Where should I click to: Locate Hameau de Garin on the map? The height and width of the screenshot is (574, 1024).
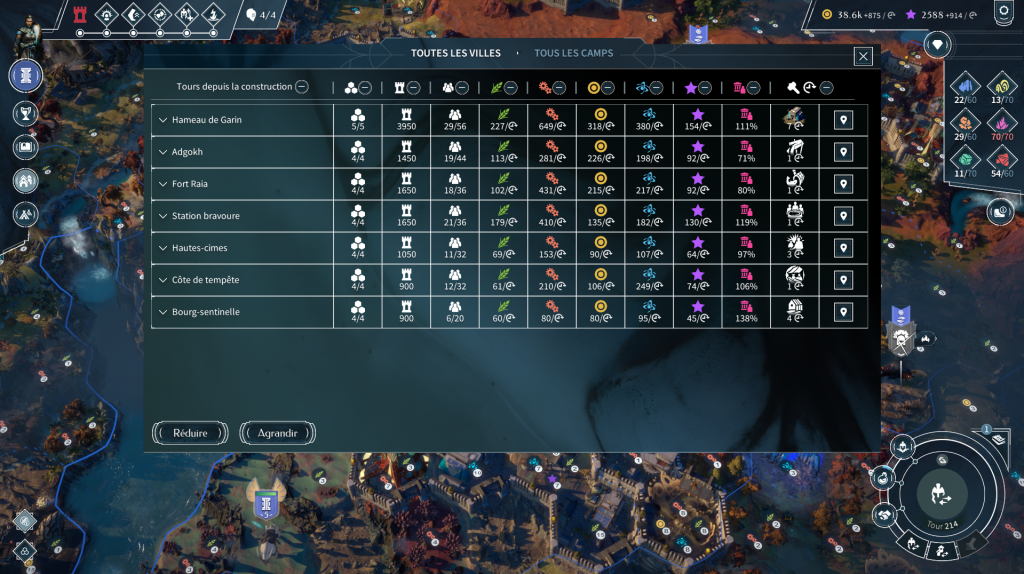click(844, 120)
